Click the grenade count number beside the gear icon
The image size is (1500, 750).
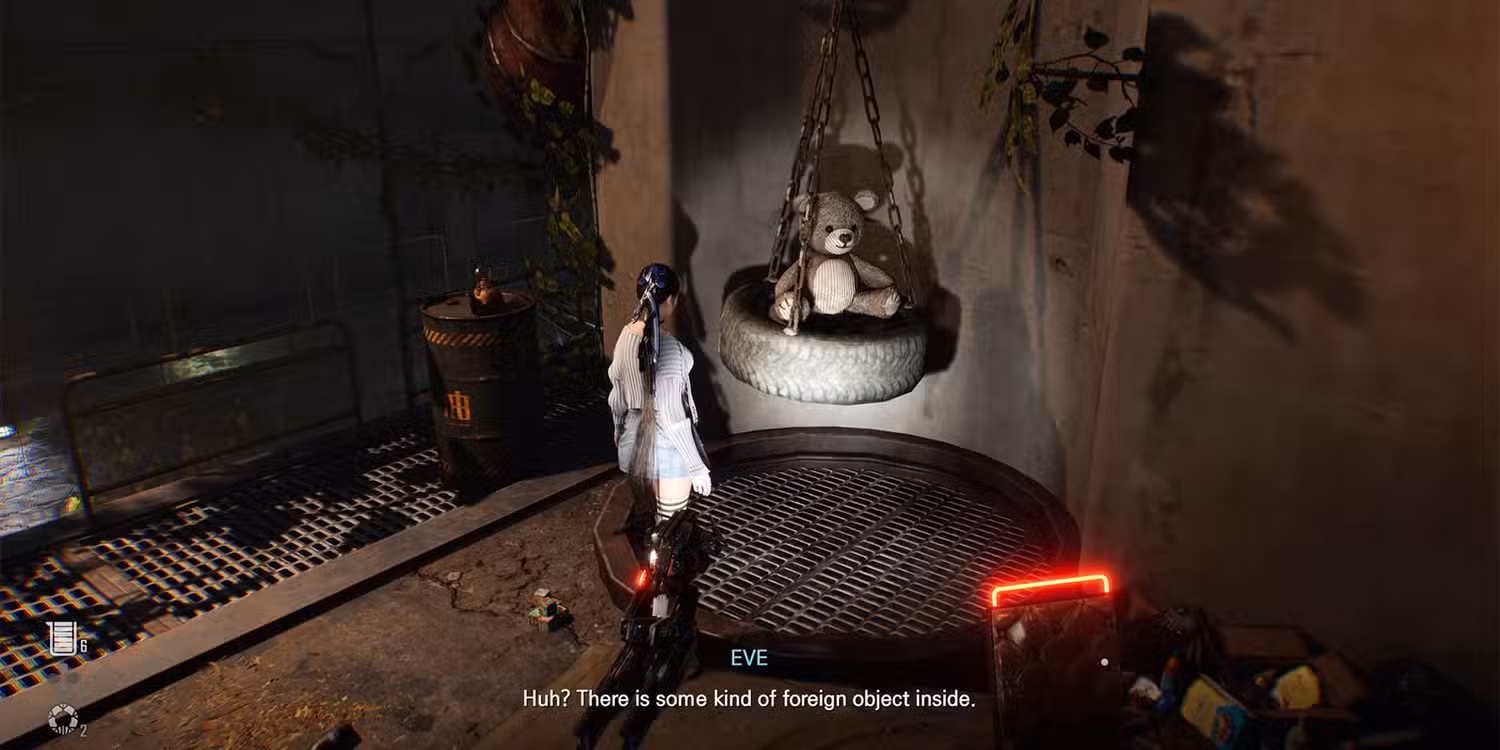click(84, 730)
